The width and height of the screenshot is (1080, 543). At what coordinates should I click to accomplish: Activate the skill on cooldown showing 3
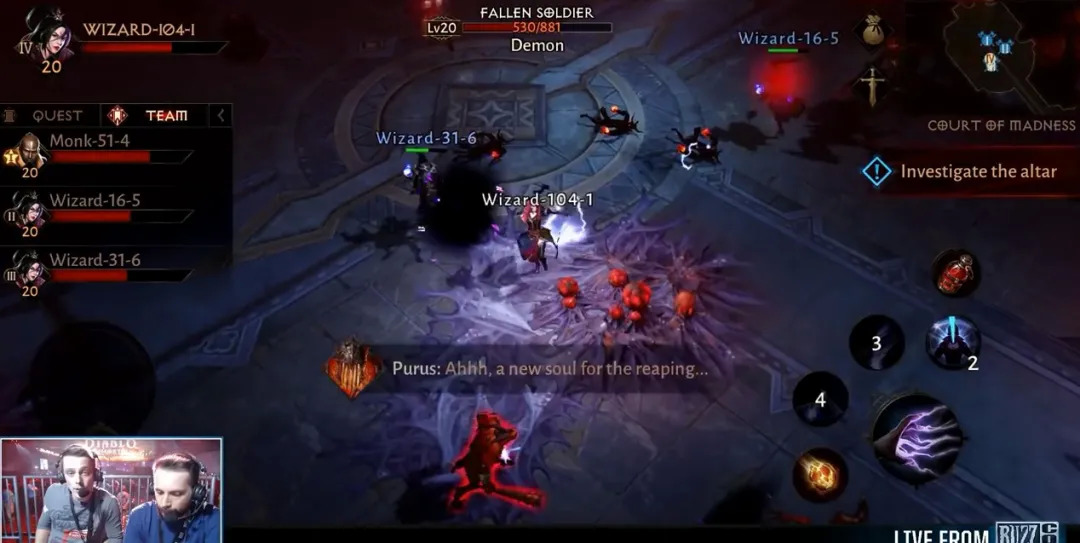(x=876, y=343)
